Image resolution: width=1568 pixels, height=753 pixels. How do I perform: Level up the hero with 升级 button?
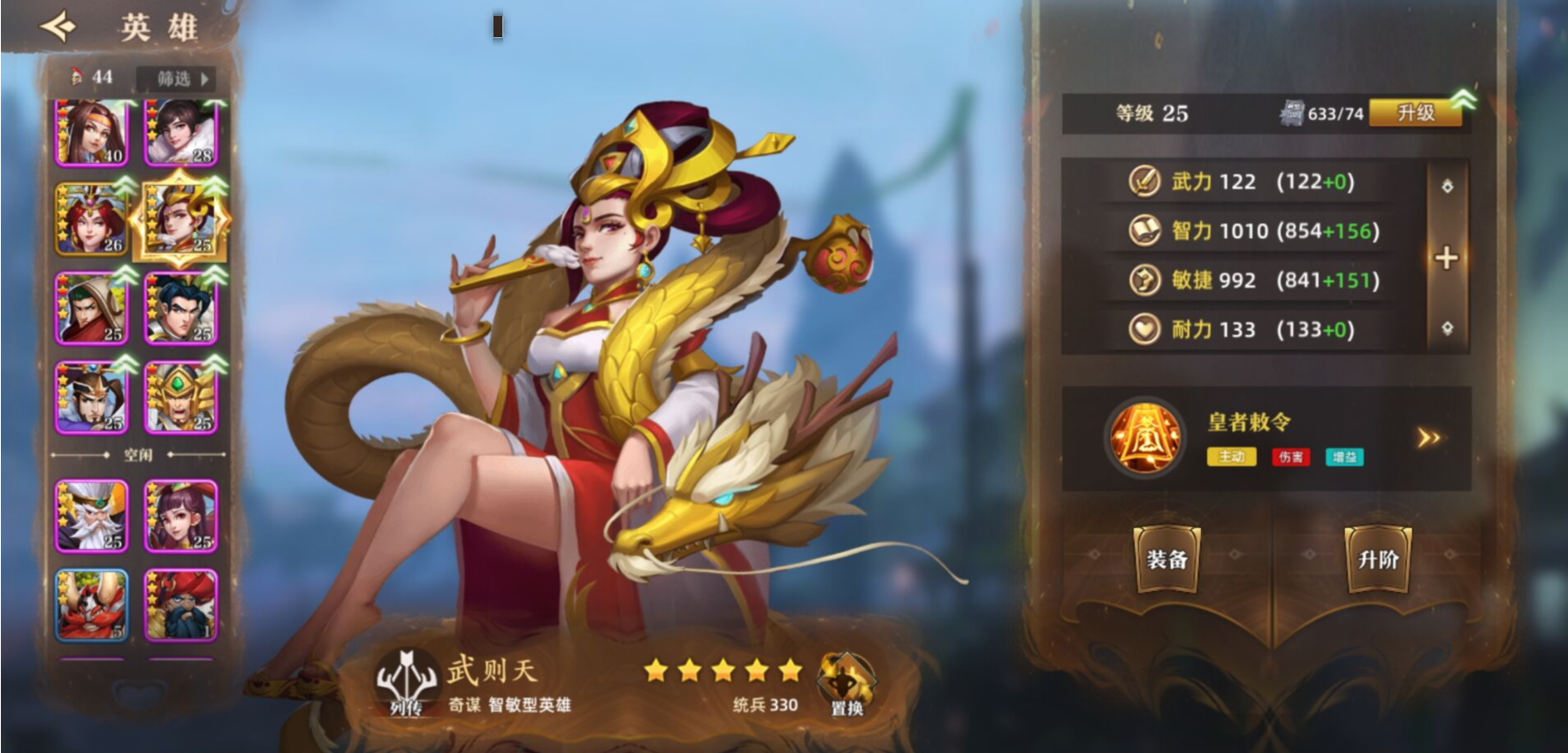(1415, 113)
